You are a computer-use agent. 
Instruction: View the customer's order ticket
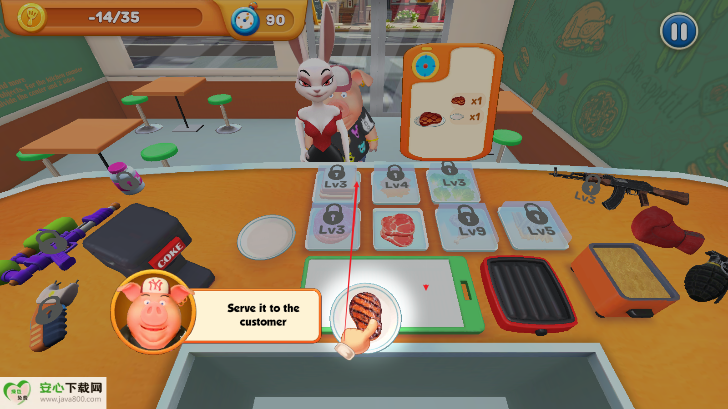tap(451, 101)
